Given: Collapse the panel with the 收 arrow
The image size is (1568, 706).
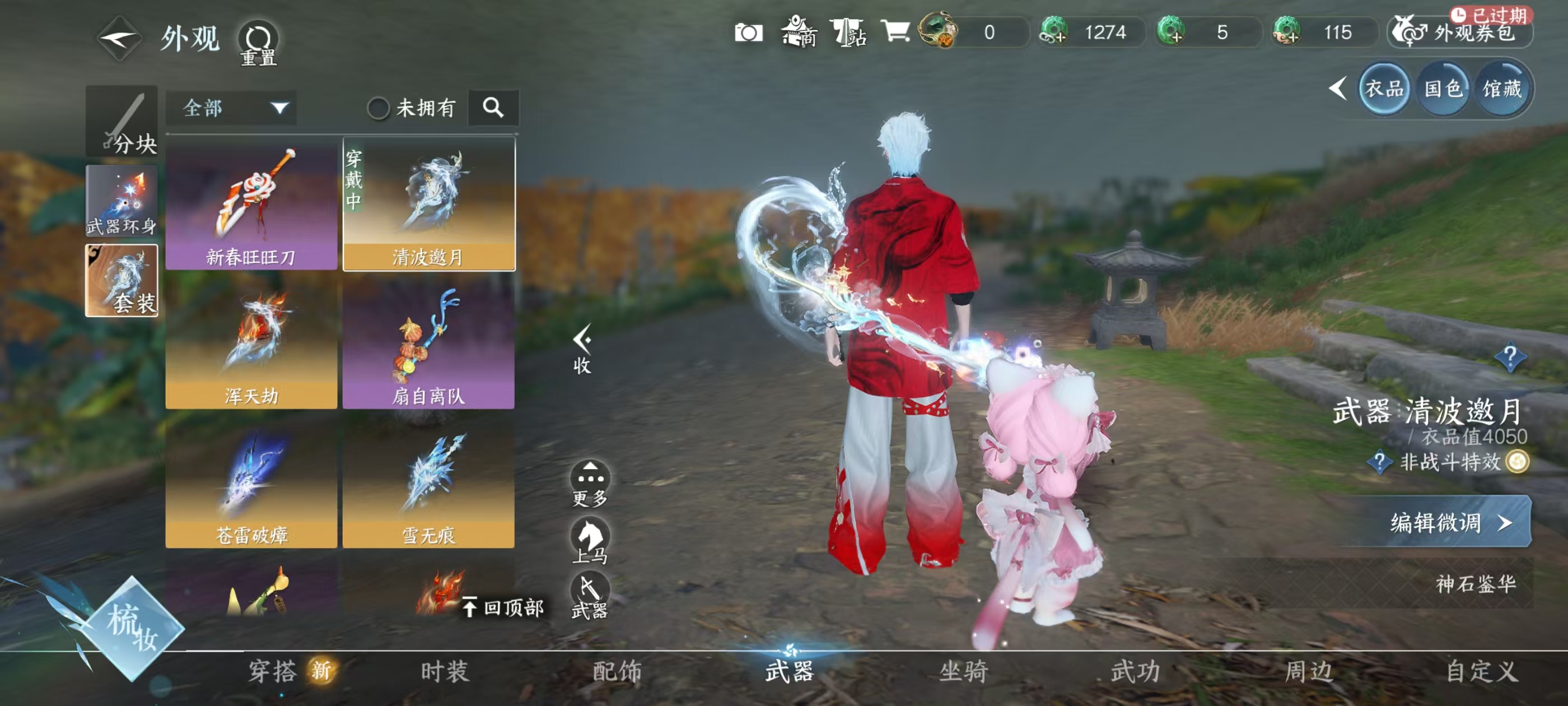Looking at the screenshot, I should click(x=582, y=349).
